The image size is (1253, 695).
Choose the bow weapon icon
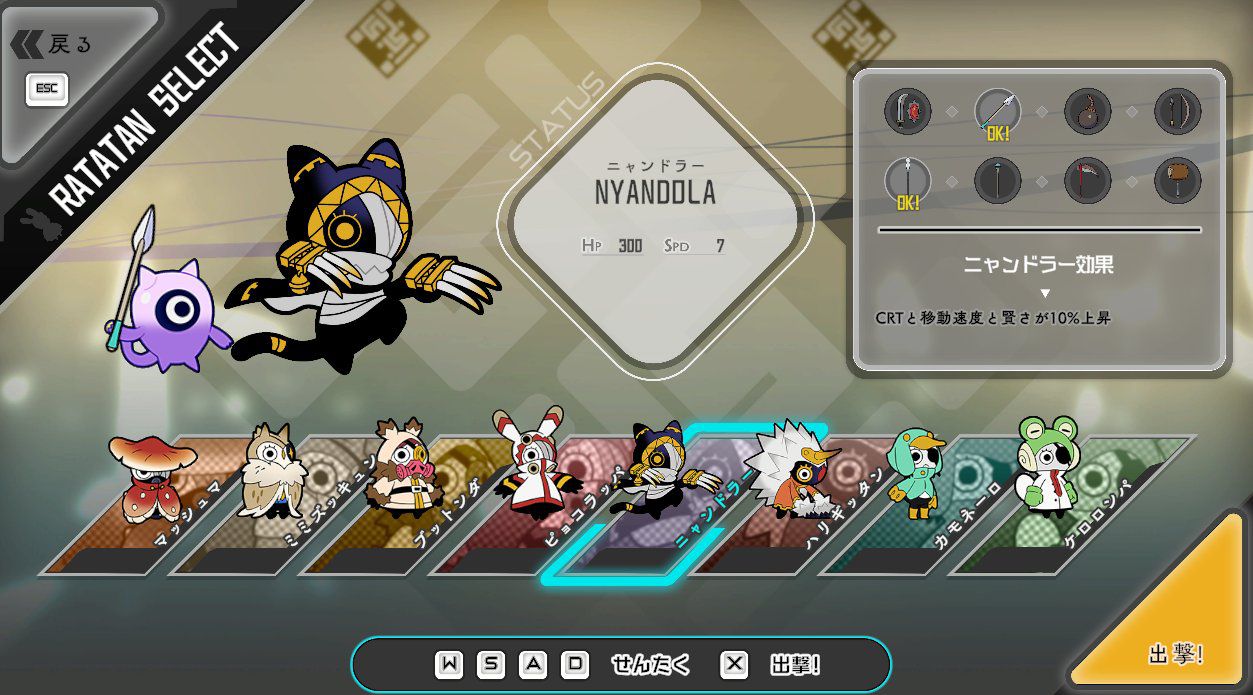(1177, 111)
